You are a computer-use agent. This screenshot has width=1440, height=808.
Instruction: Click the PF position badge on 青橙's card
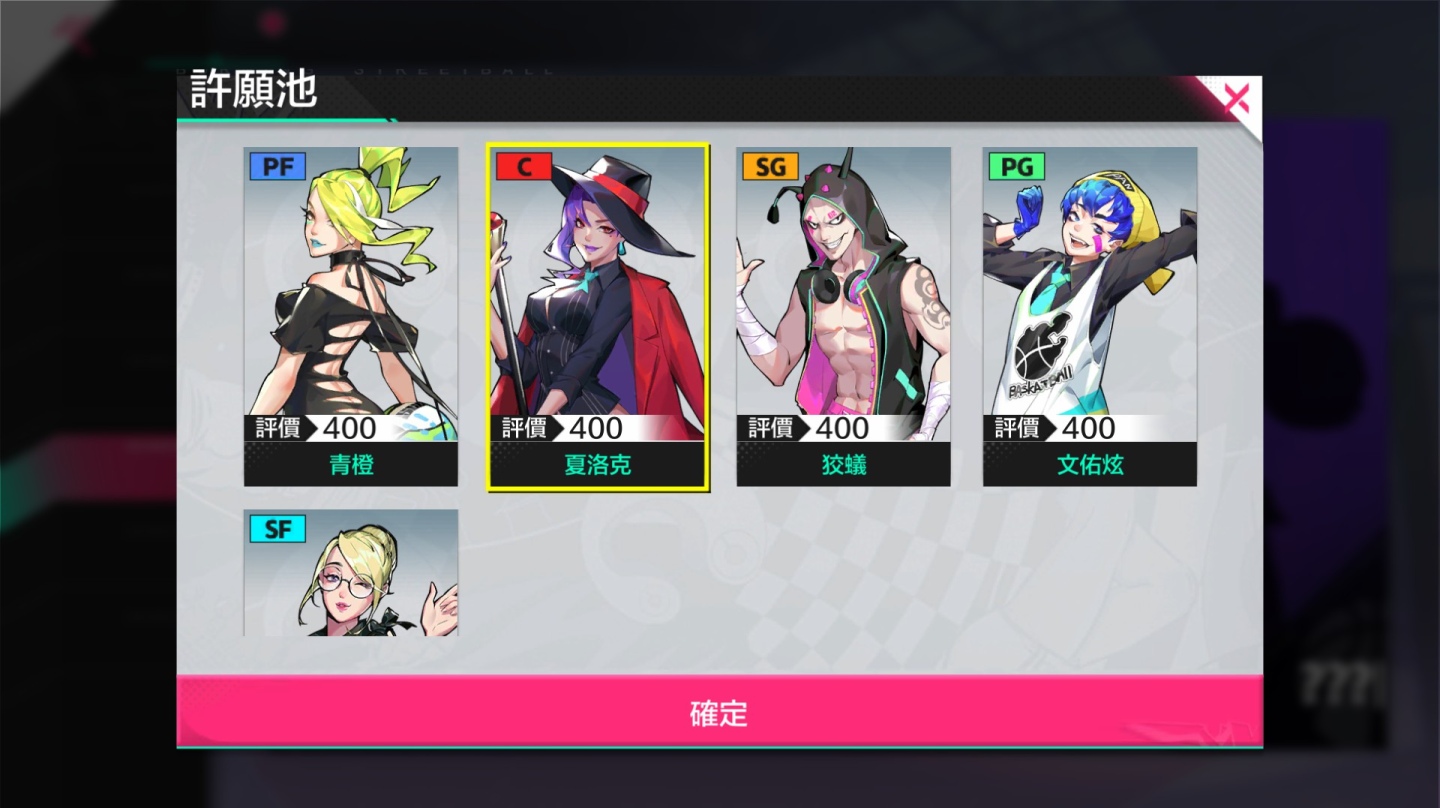coord(277,167)
